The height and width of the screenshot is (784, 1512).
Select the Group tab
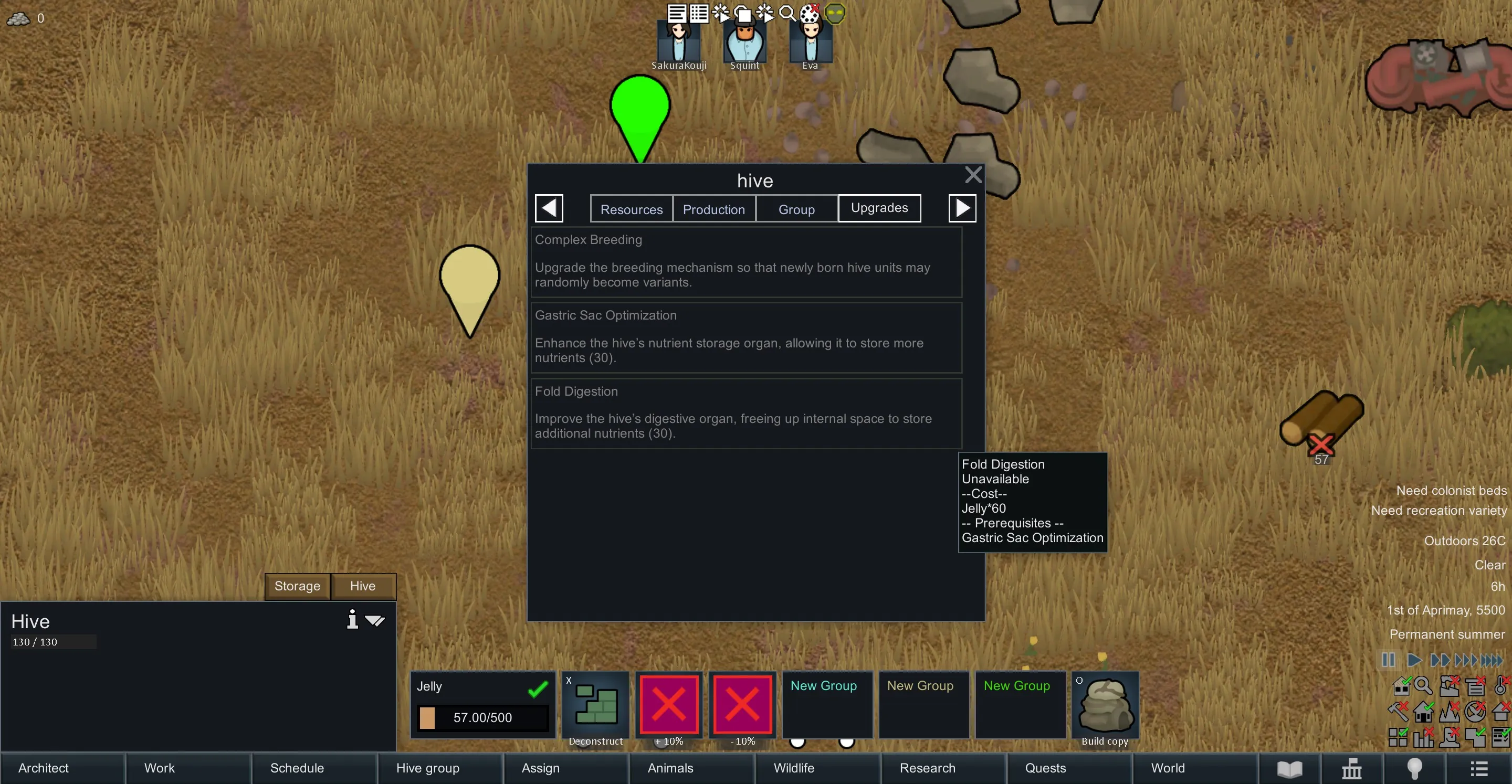[x=796, y=209]
